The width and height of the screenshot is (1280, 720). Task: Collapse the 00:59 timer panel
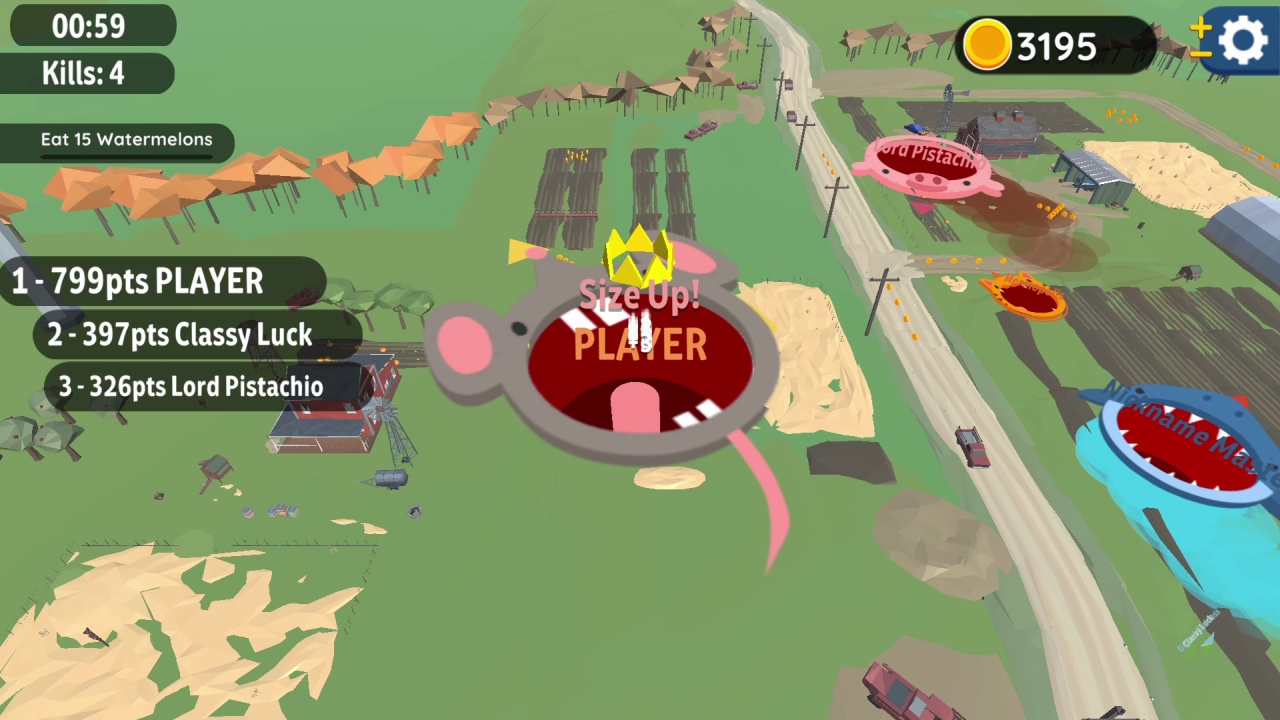coord(91,26)
